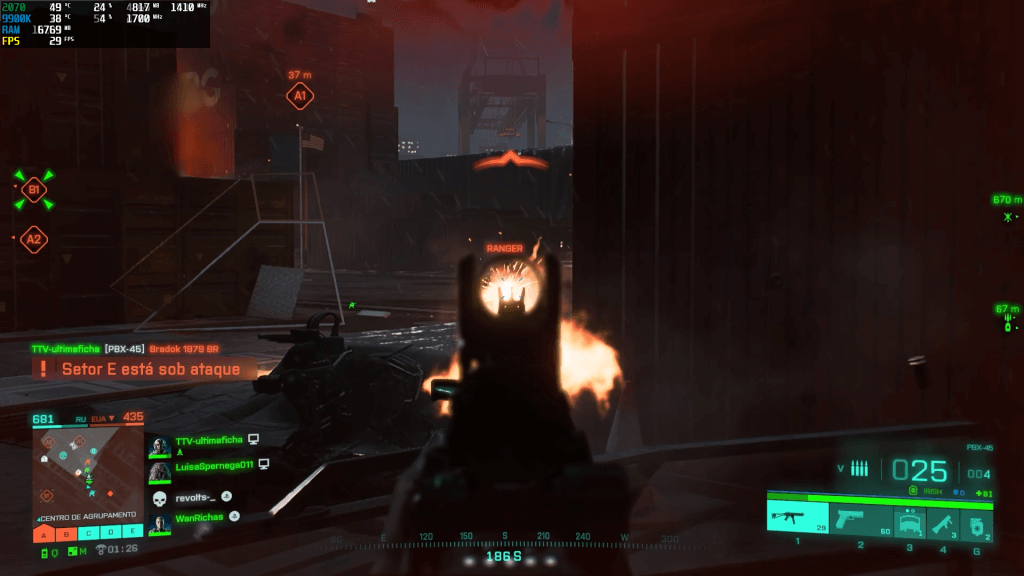The height and width of the screenshot is (576, 1024).
Task: Select the PBX-45 submachine gun slot
Action: coord(797,519)
